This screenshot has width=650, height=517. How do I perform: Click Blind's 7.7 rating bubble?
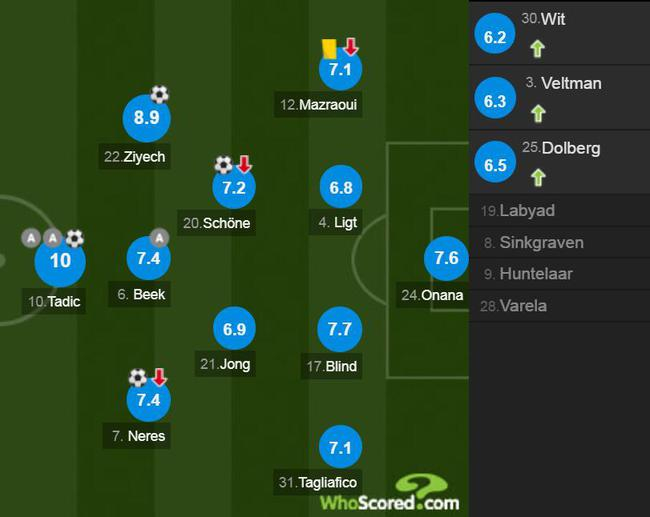click(341, 328)
